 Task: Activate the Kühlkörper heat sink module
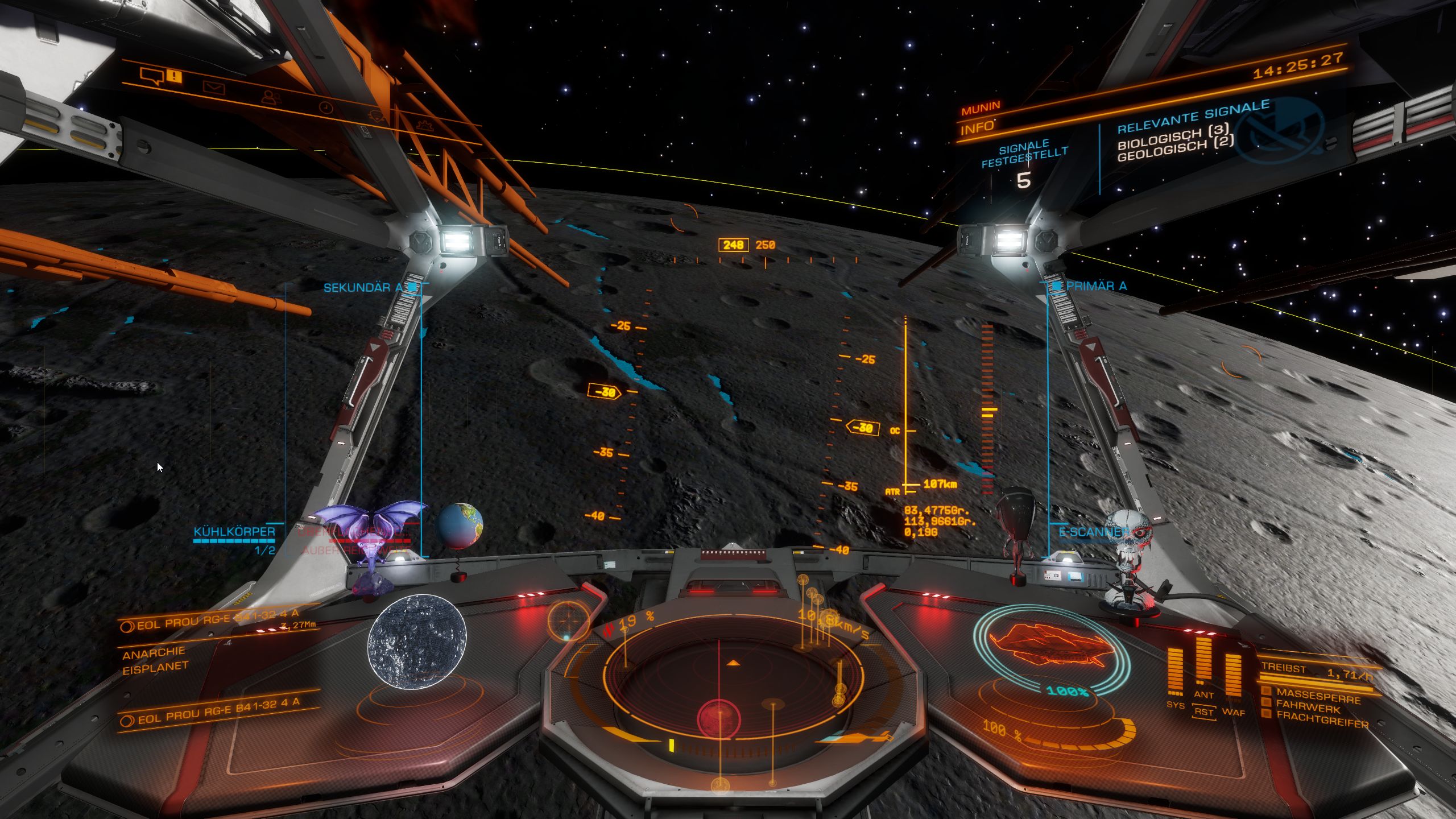point(234,532)
